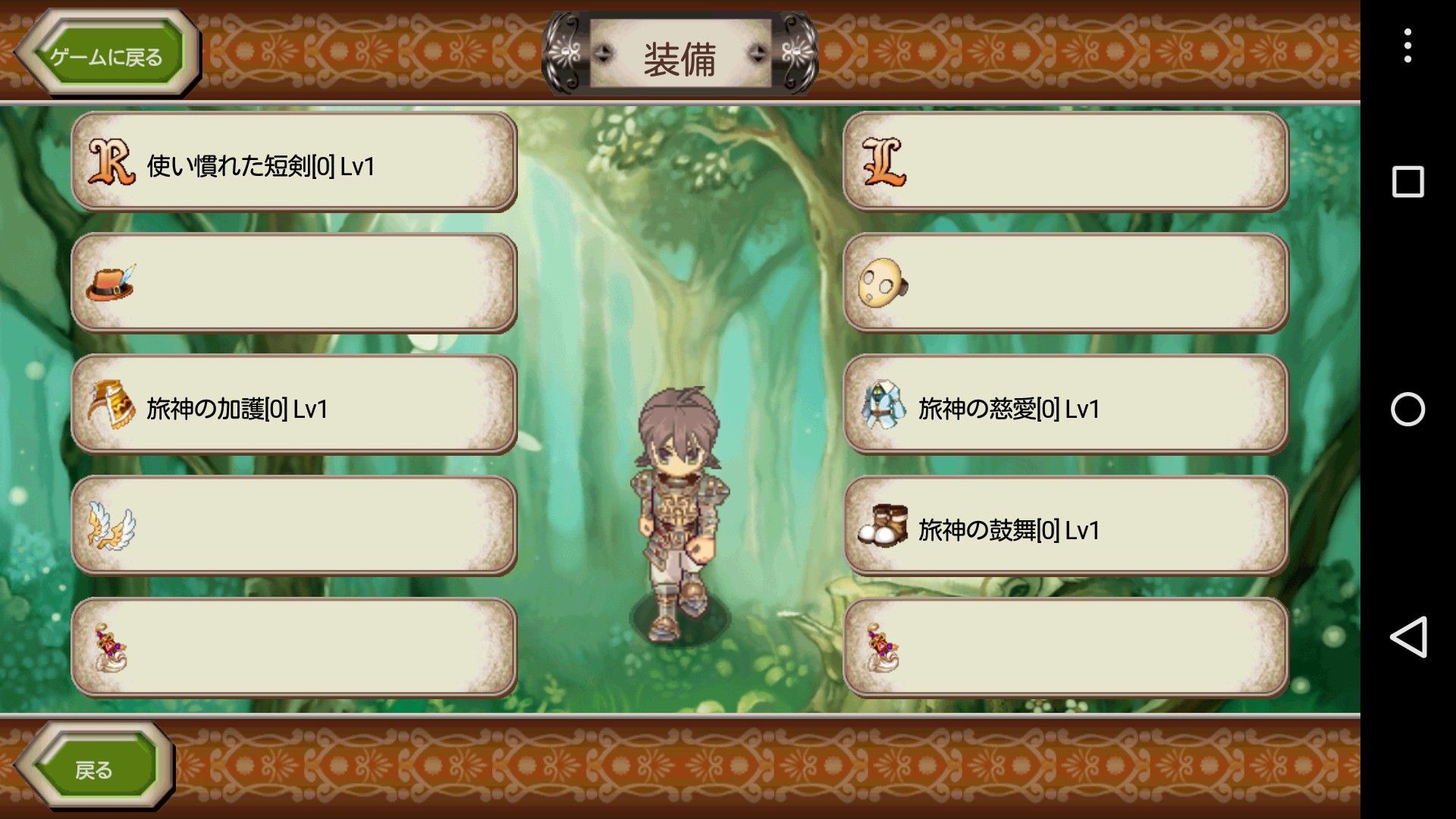Select the 使い慣れた短剣 right-hand weapon slot
1456x819 pixels.
(x=294, y=162)
